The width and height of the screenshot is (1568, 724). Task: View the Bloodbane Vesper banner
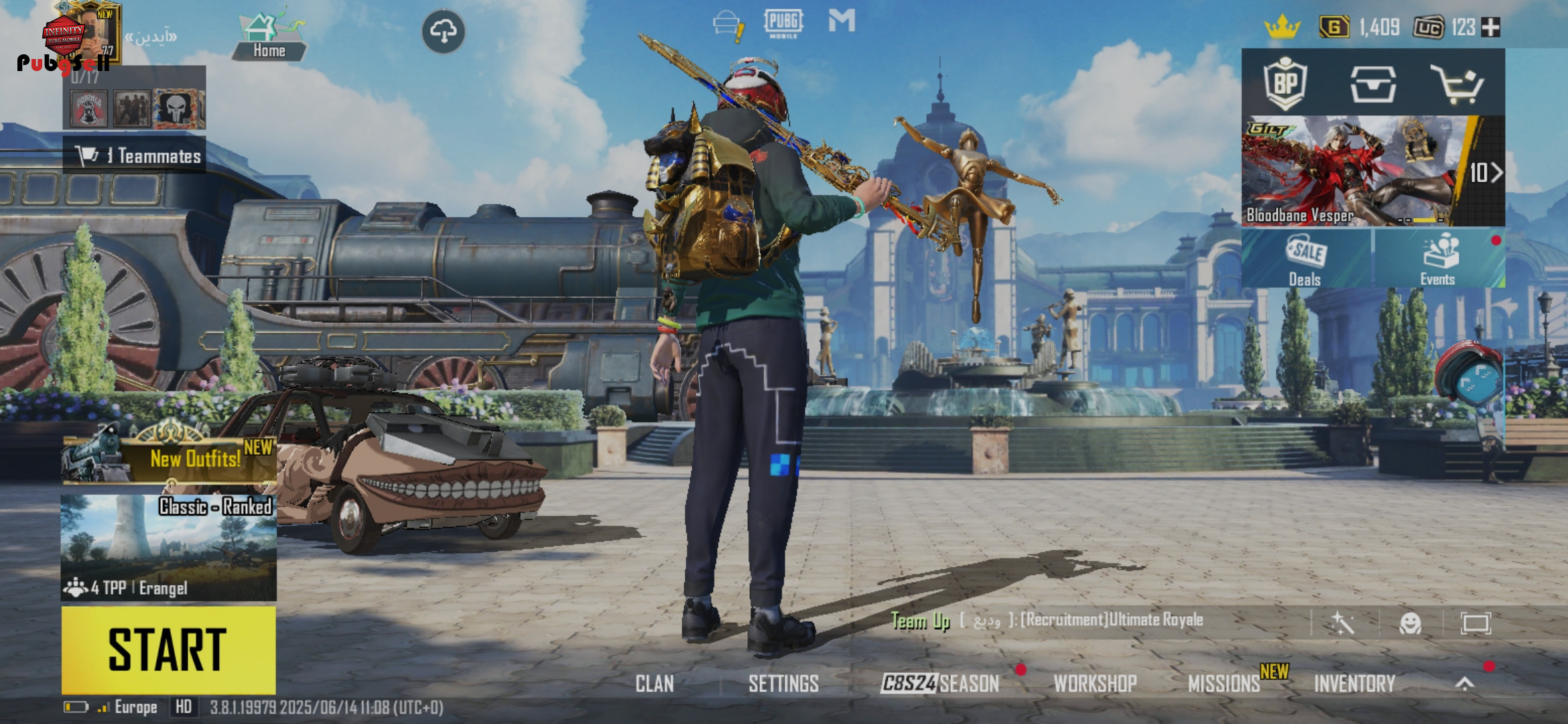click(x=1360, y=172)
